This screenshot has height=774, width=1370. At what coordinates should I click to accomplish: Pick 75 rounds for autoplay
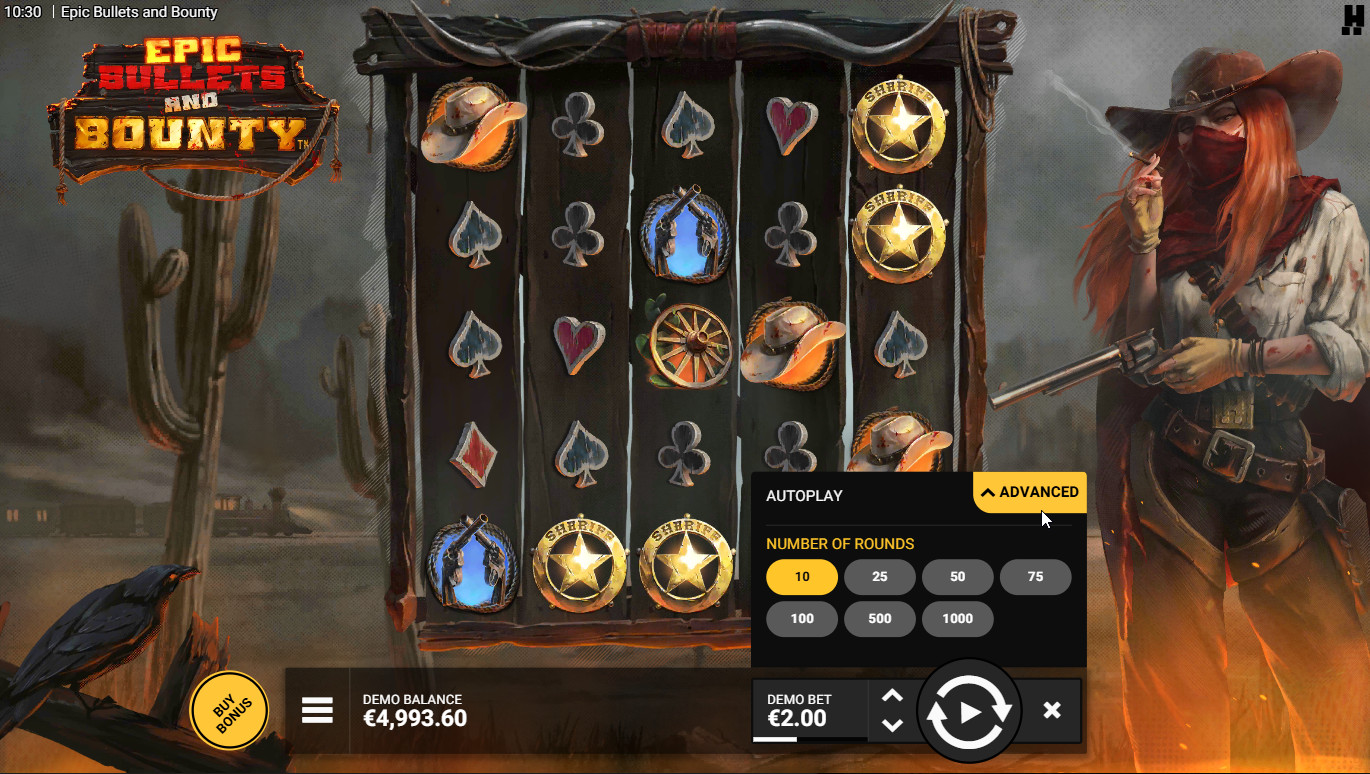click(x=1035, y=577)
